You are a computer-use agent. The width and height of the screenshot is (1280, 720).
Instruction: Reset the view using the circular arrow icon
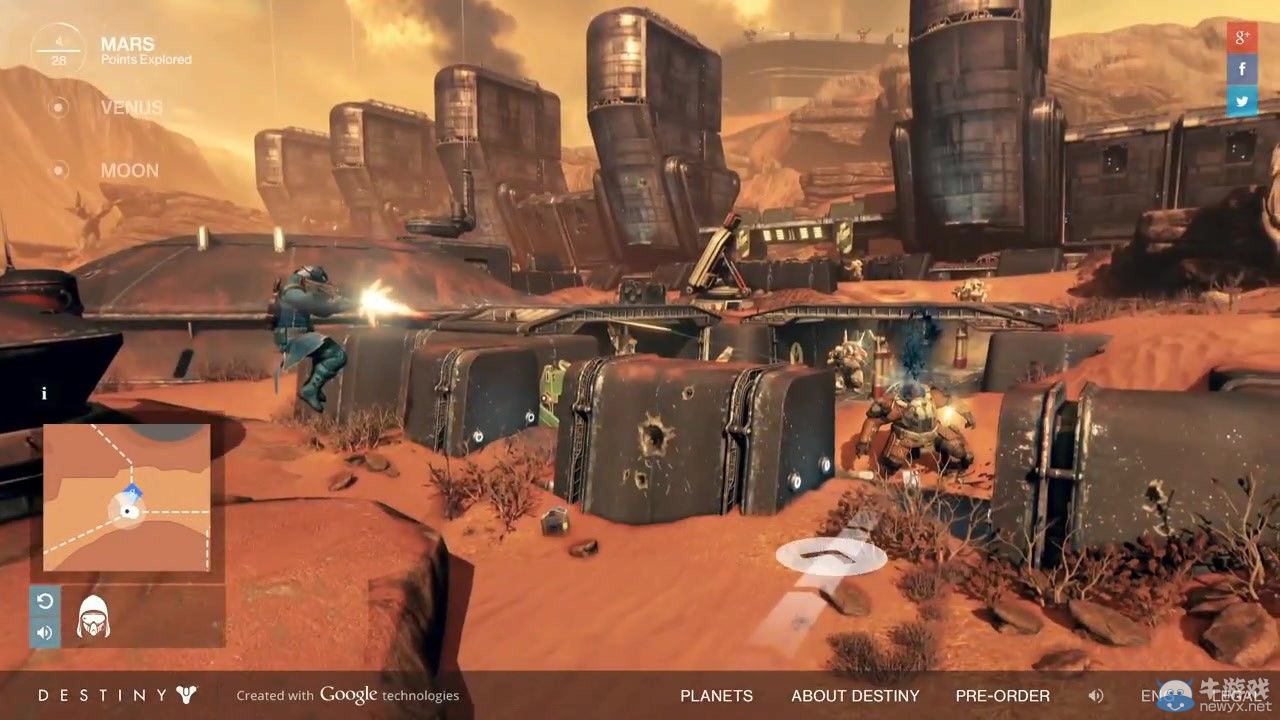tap(44, 601)
